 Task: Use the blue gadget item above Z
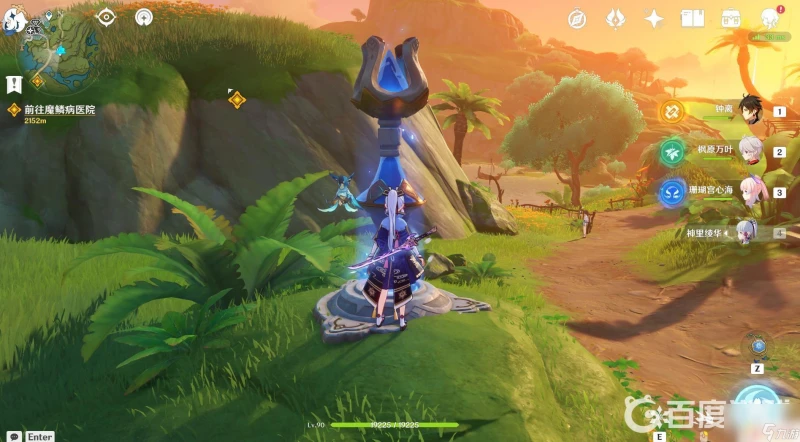[758, 346]
